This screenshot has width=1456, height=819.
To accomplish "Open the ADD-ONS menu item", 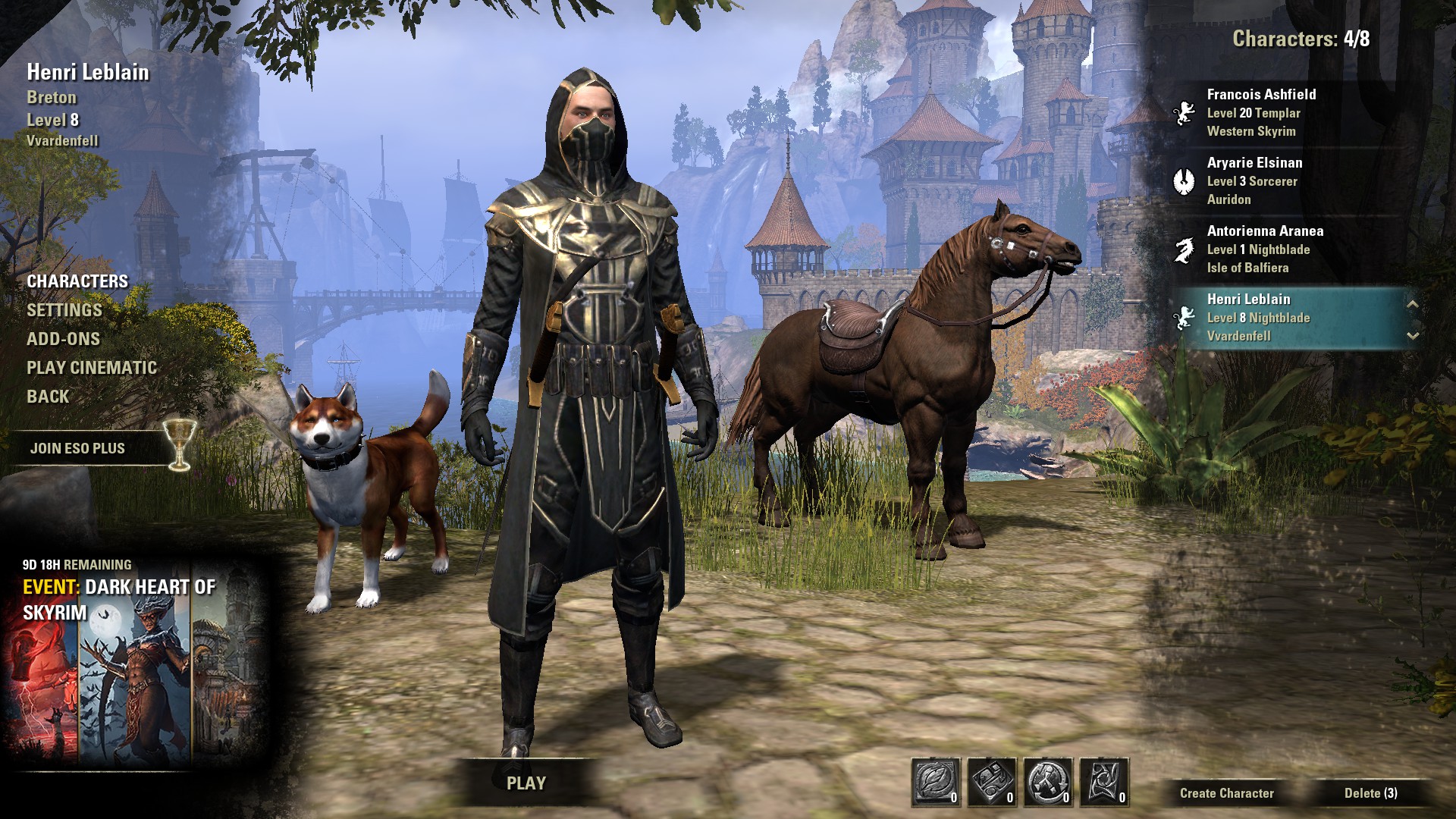I will 64,339.
